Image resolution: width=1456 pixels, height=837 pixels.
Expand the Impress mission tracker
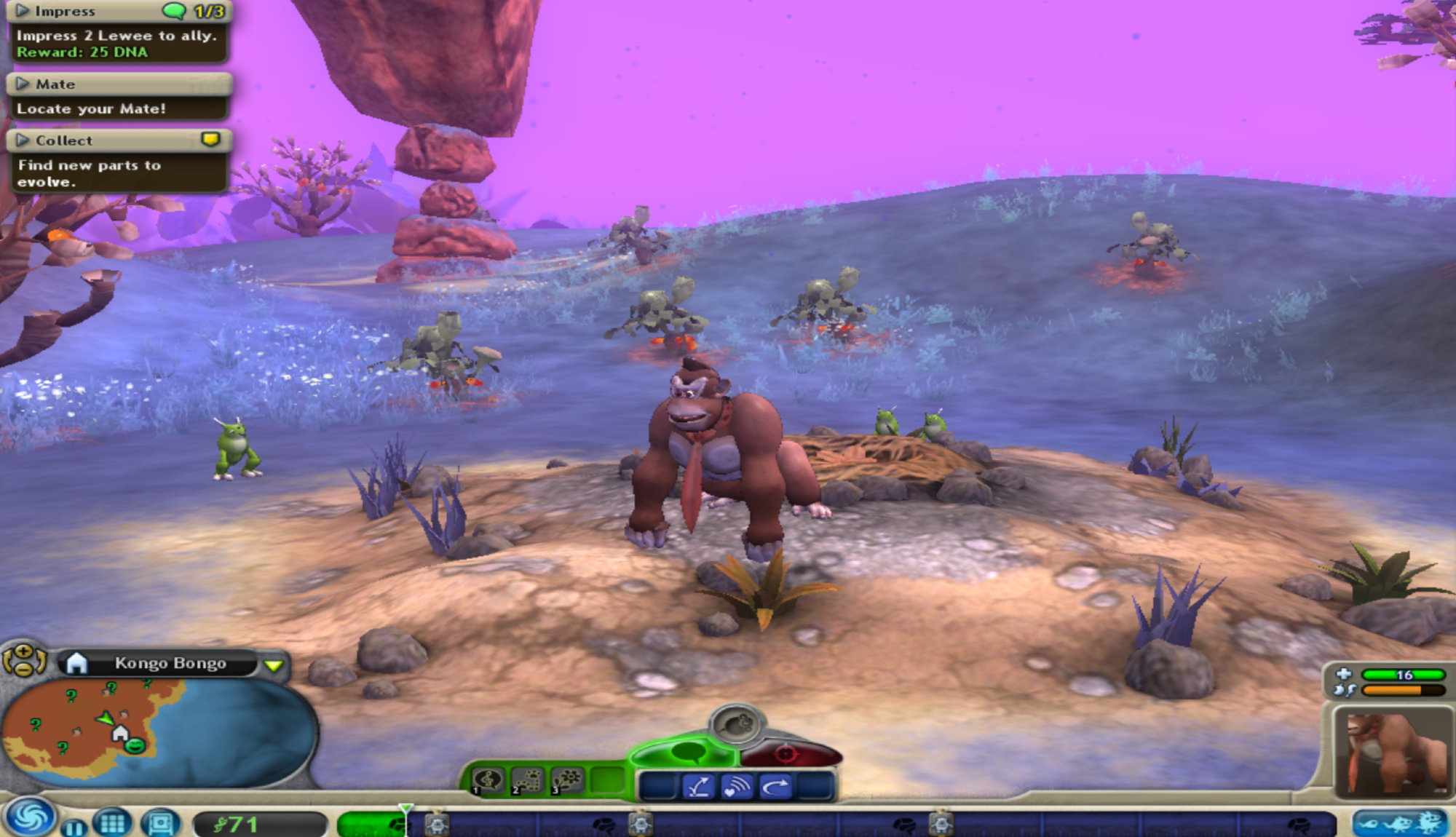pyautogui.click(x=23, y=11)
